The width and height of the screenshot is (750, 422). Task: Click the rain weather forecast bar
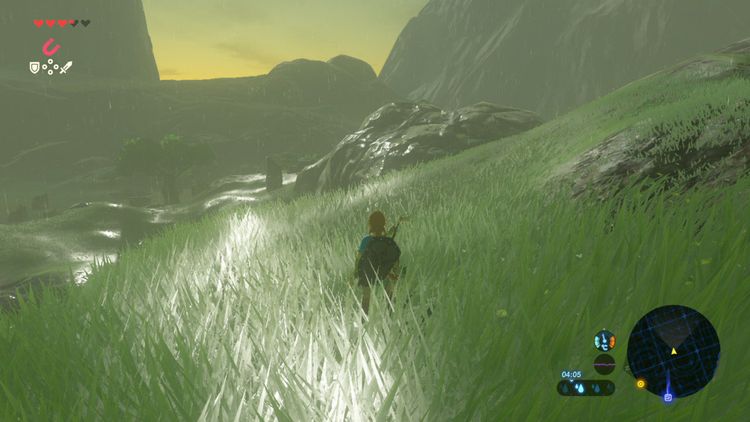(587, 388)
